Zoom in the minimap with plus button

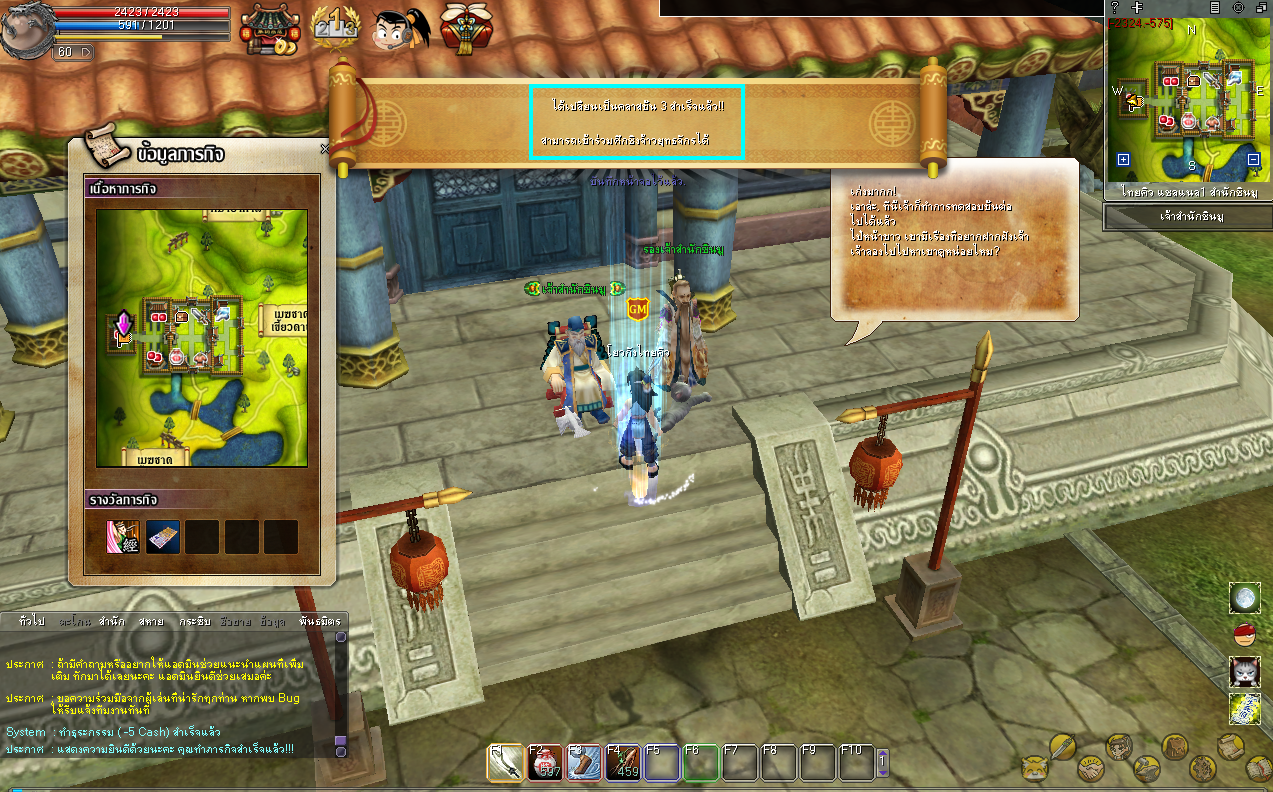coord(1123,160)
